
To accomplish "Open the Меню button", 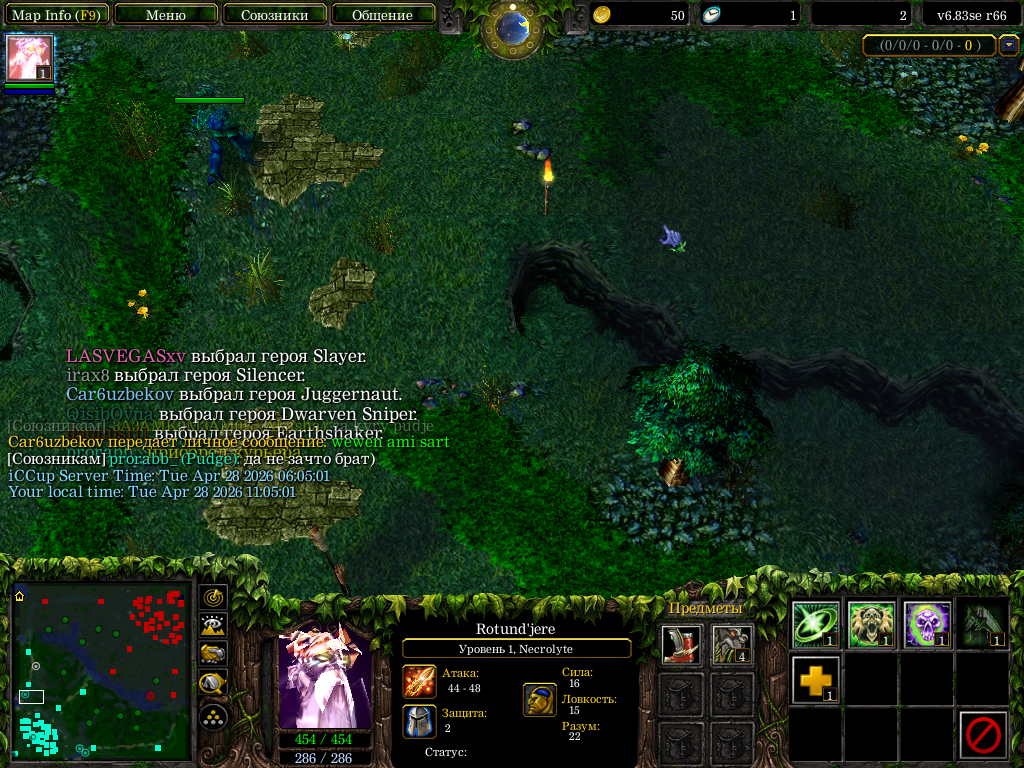I will (166, 15).
